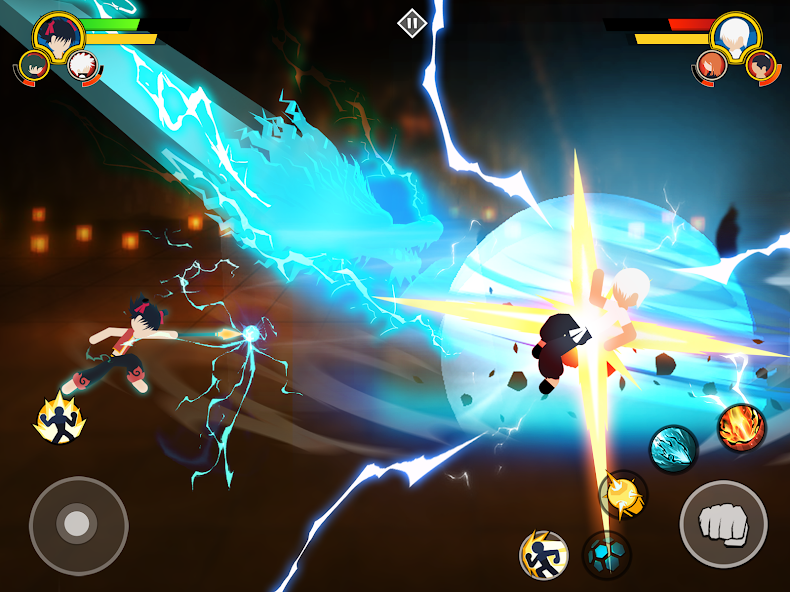This screenshot has height=592, width=790.
Task: Pause the game with the diamond pause button
Action: click(x=412, y=23)
